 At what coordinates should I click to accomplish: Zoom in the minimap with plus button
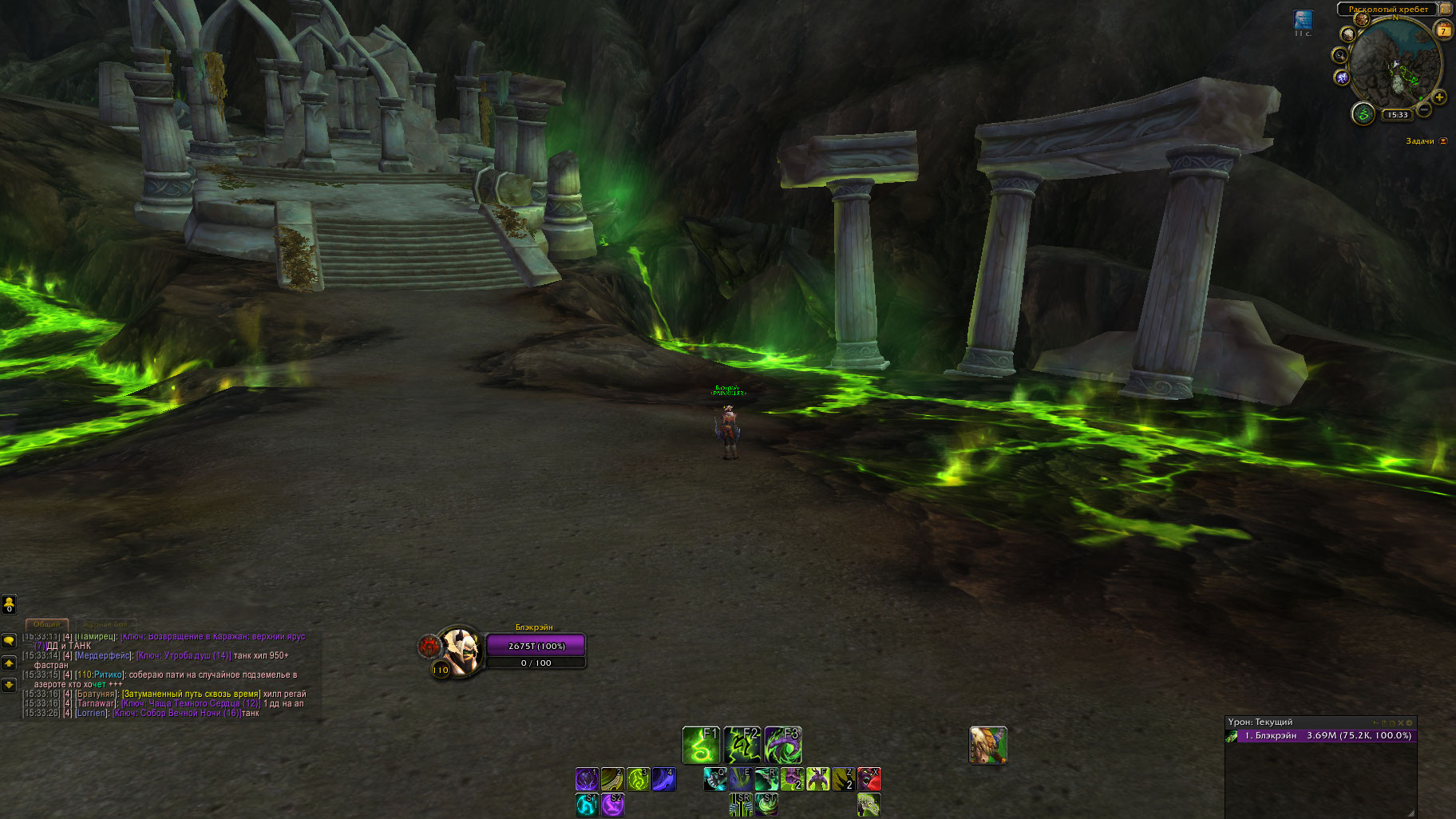(1439, 97)
